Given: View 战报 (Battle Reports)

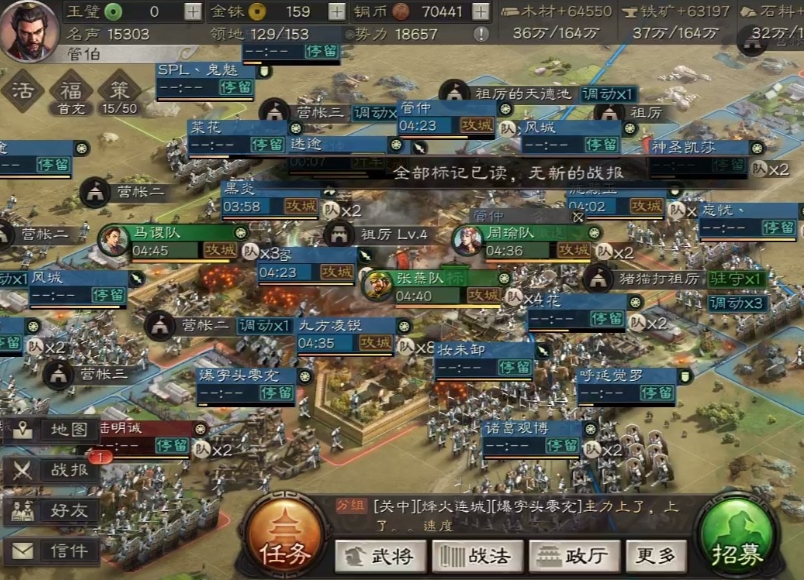Looking at the screenshot, I should point(52,471).
